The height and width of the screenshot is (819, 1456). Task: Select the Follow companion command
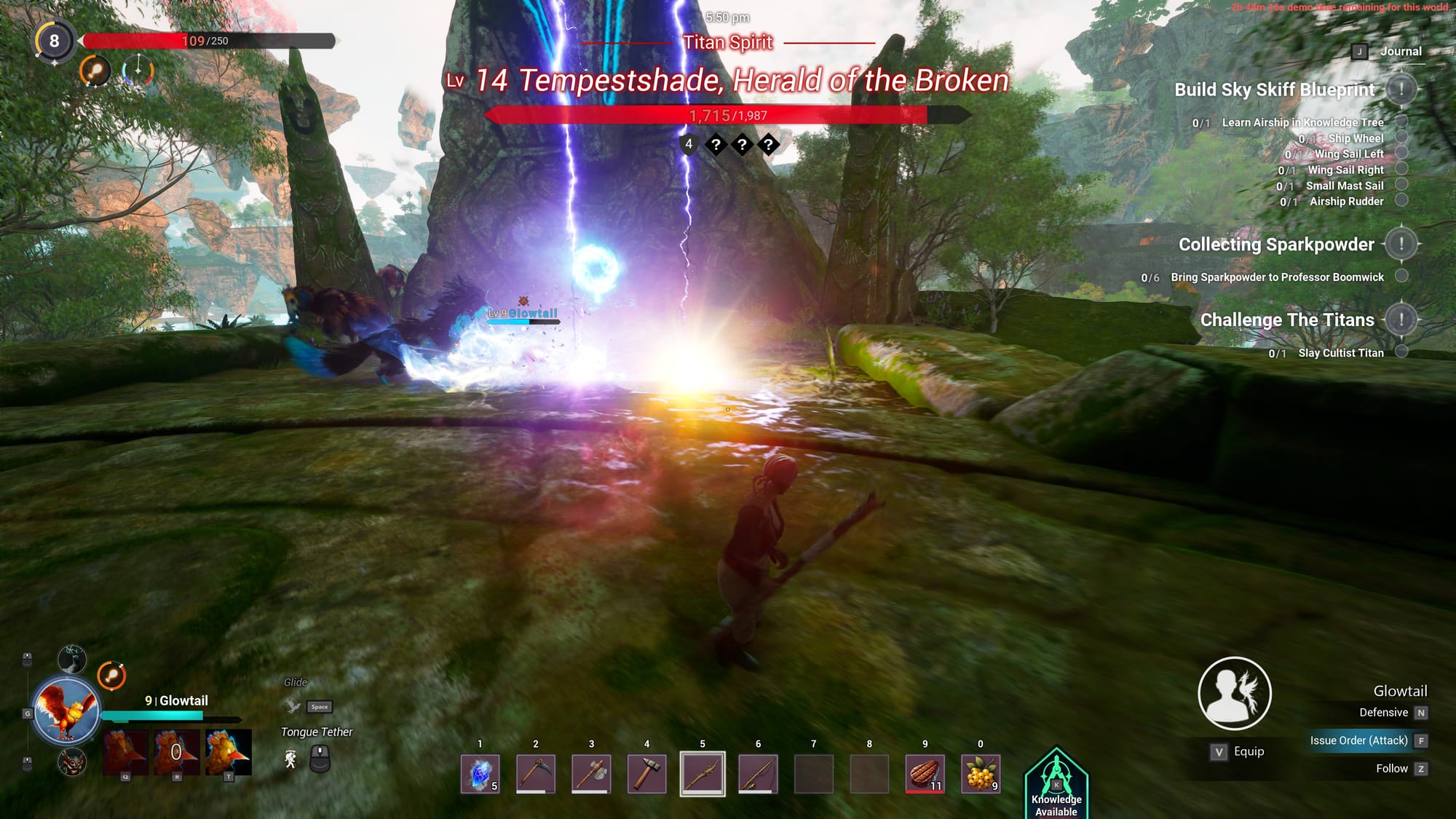pos(1392,769)
